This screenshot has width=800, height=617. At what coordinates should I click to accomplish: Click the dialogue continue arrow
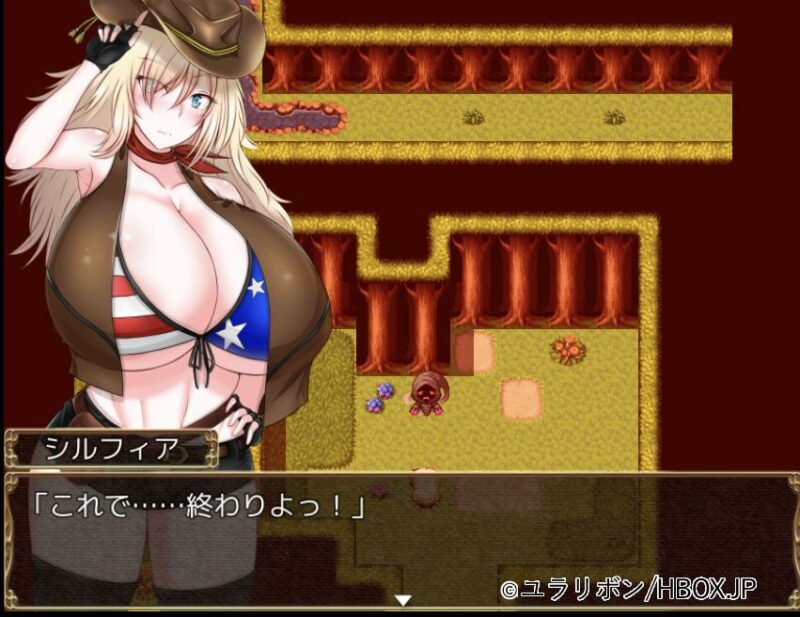coord(402,600)
